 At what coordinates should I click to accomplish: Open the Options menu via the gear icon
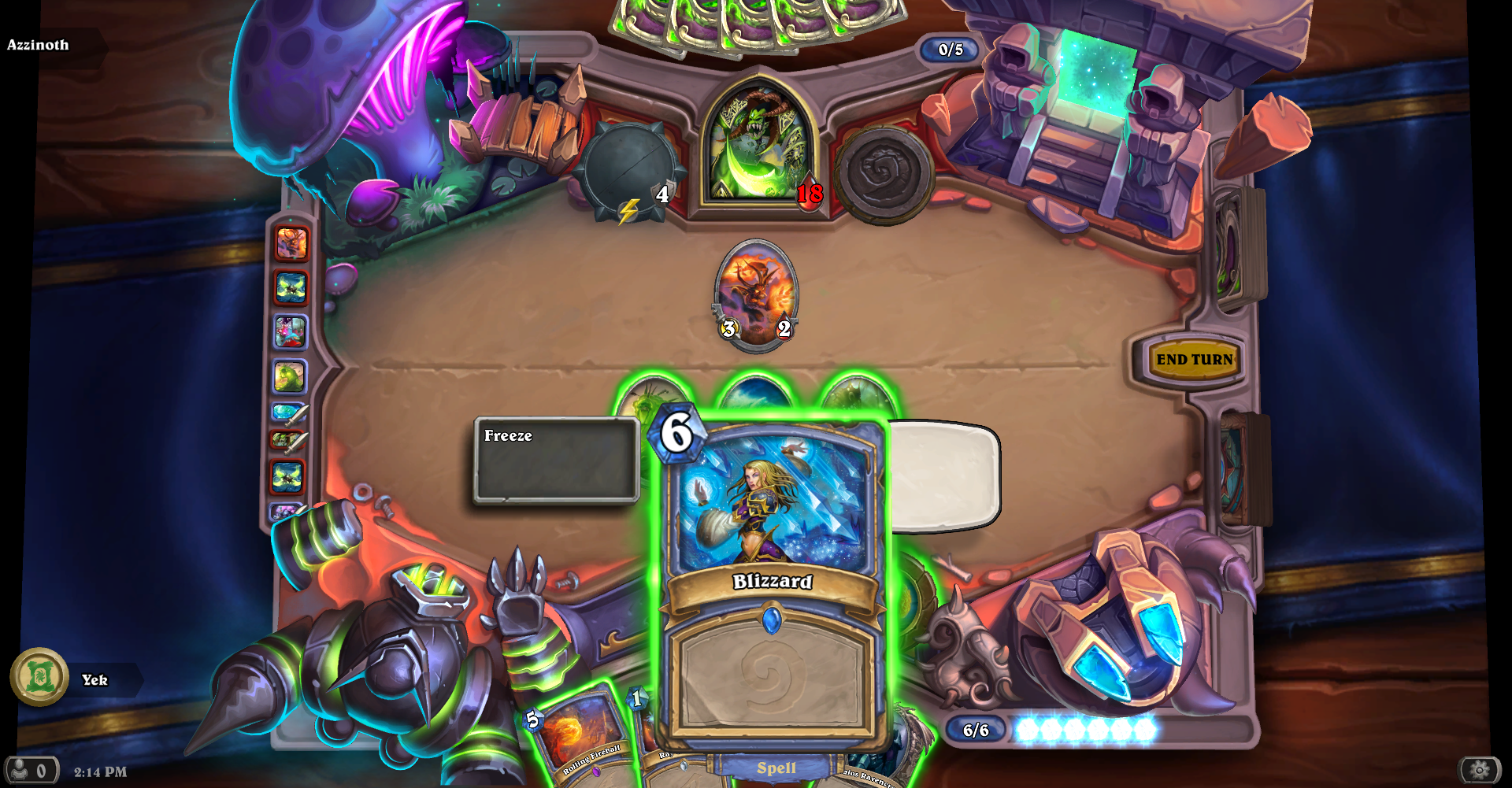point(1480,771)
